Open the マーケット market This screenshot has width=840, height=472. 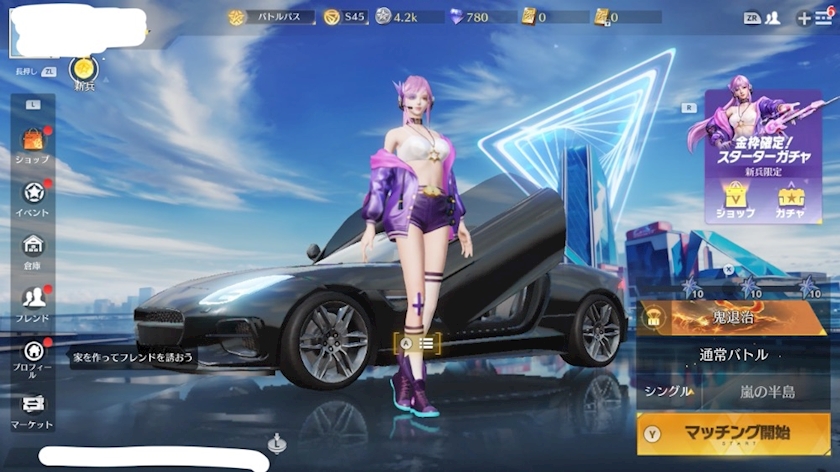33,409
